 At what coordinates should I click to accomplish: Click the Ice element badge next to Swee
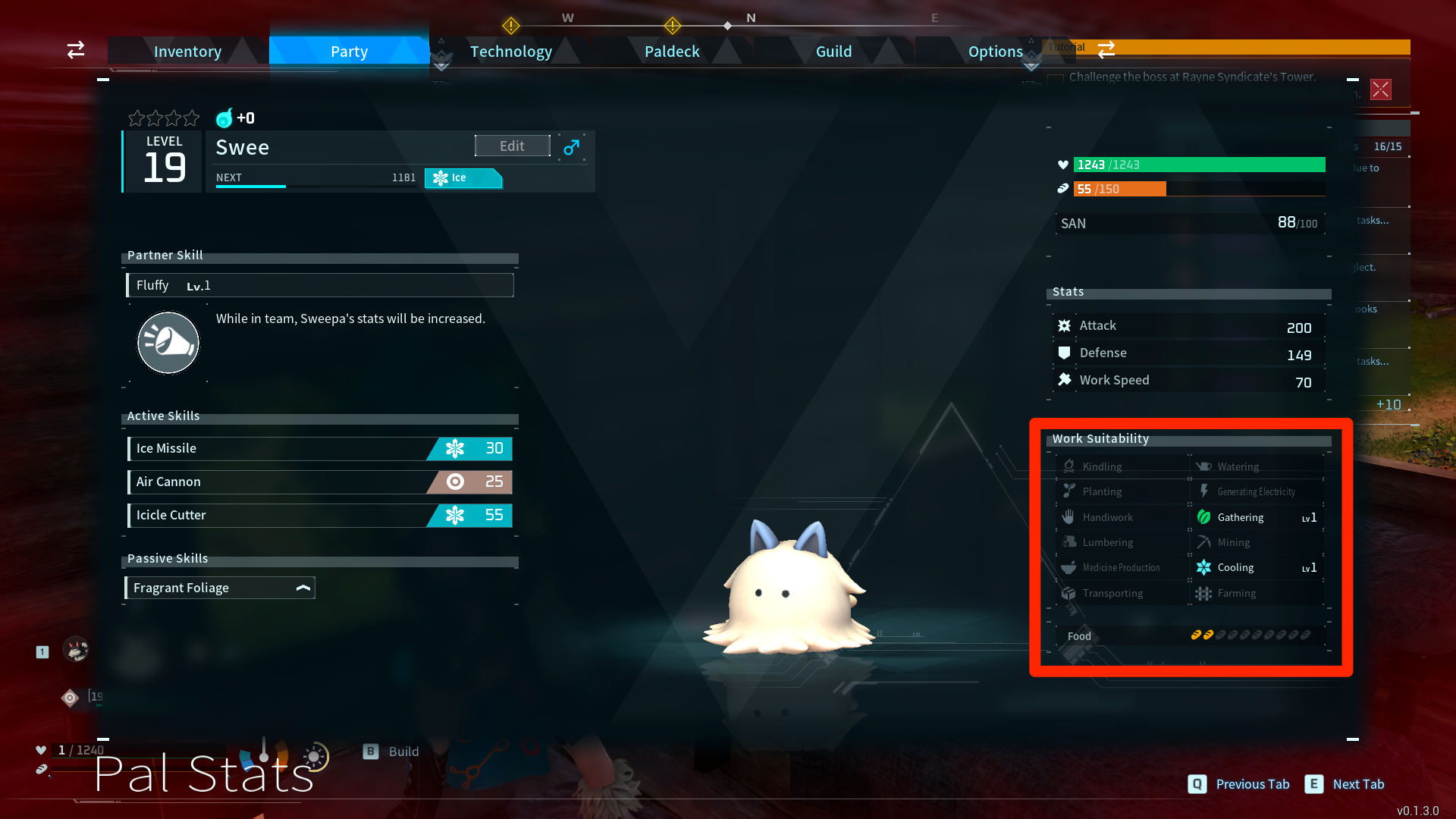[x=463, y=178]
